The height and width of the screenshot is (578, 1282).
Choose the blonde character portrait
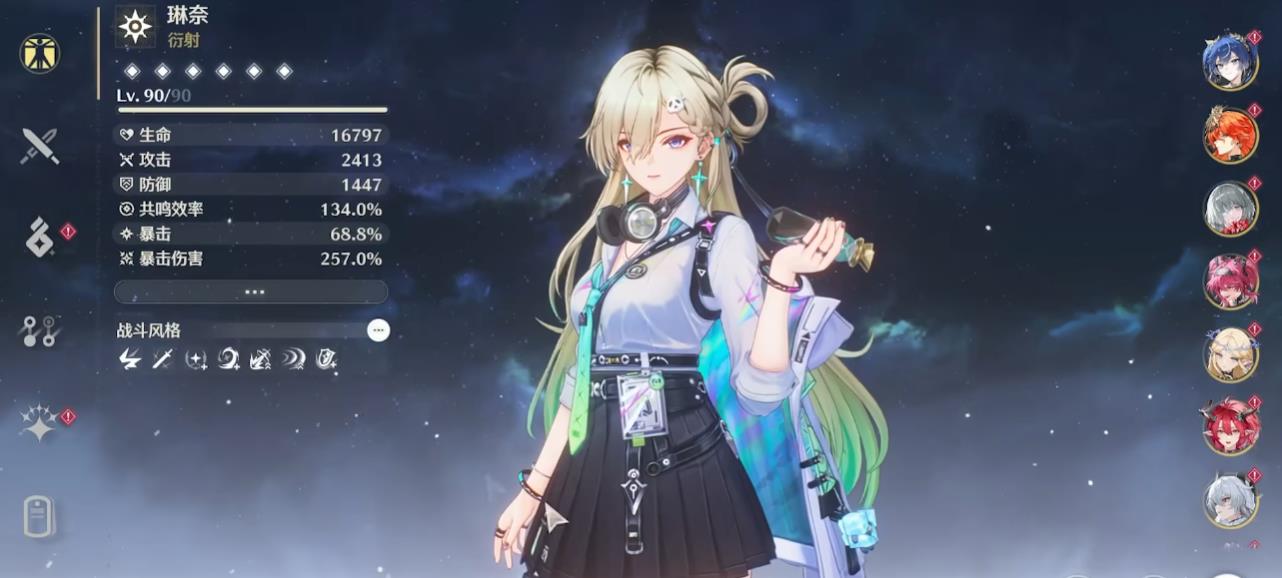tap(1229, 355)
